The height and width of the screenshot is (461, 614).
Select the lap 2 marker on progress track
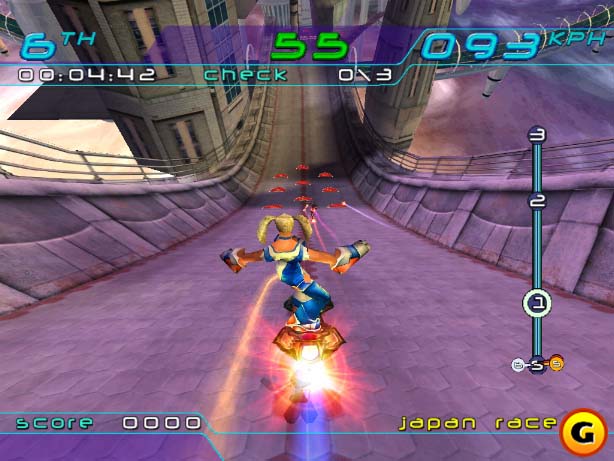(537, 200)
